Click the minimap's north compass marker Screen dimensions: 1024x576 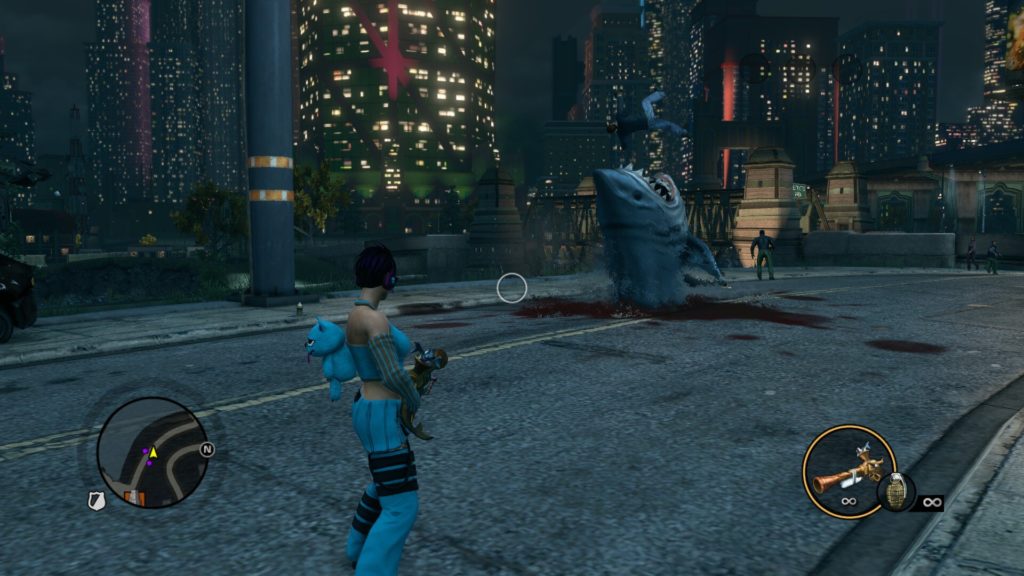coord(207,449)
